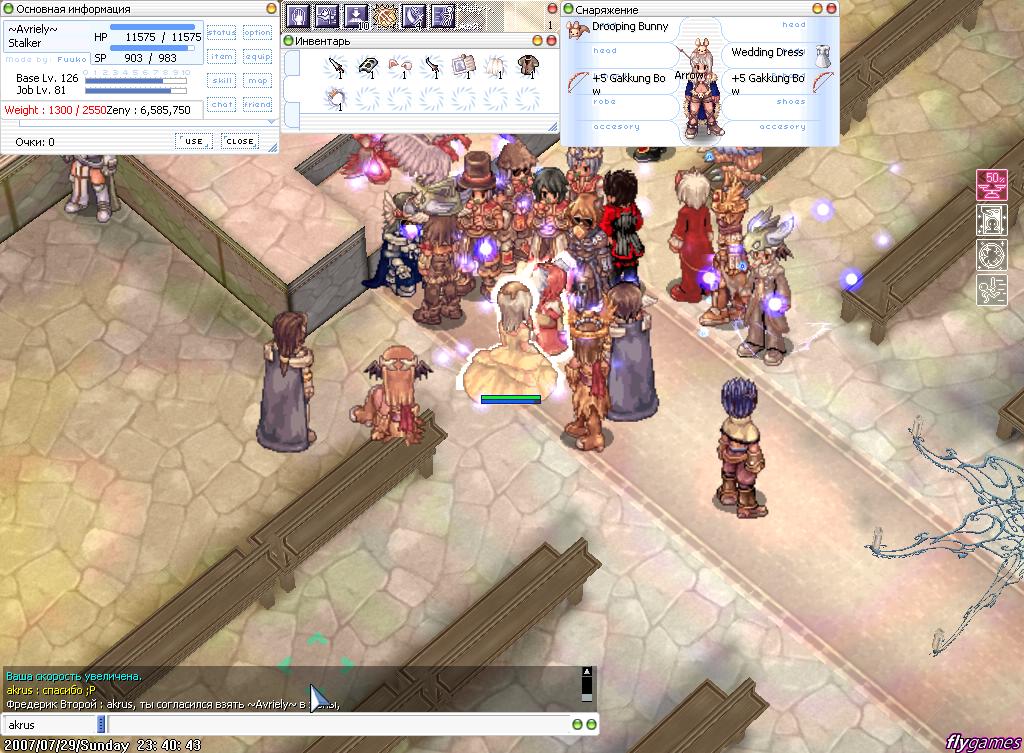Select the brown shirt item in inventory
This screenshot has height=753, width=1024.
(x=525, y=67)
